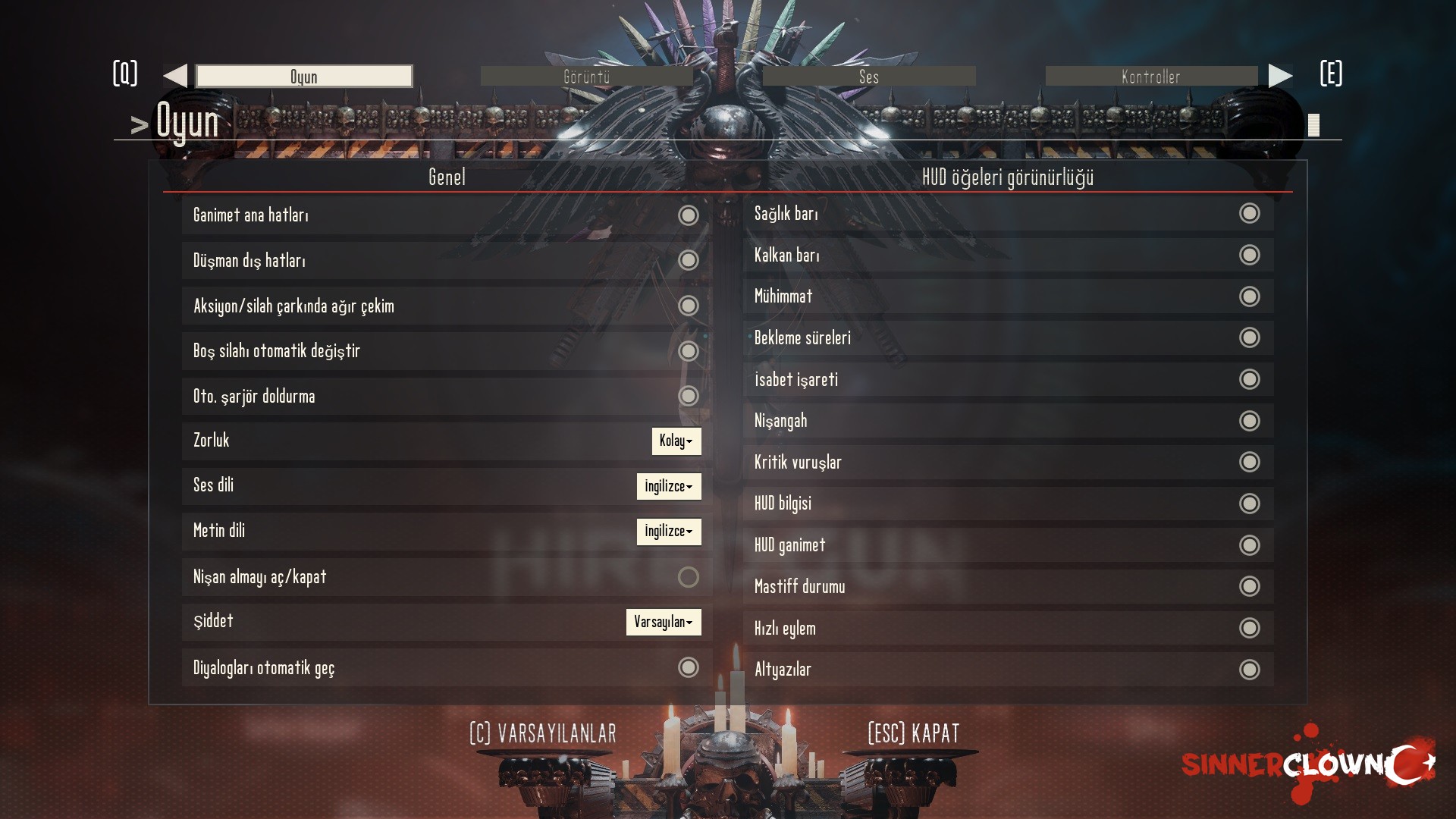Screen dimensions: 1456x819
Task: Open the Ses settings tab
Action: tap(868, 77)
